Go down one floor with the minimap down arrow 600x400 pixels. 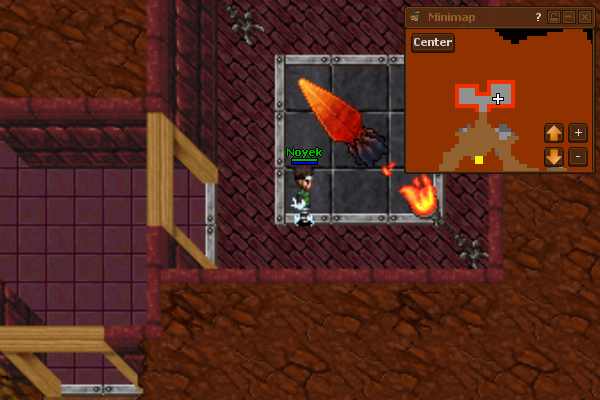pos(554,157)
